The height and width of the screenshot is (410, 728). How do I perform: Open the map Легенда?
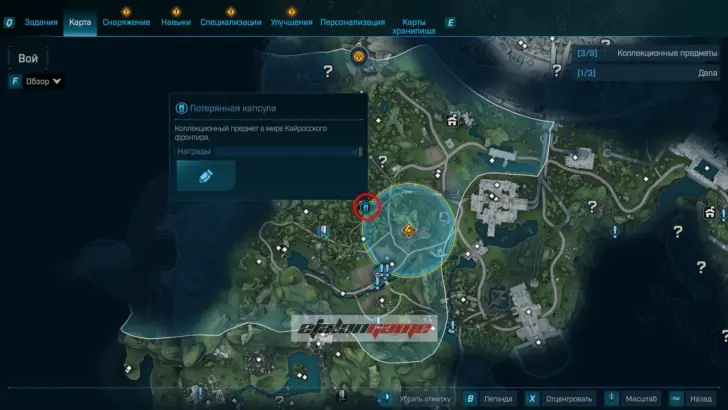498,397
